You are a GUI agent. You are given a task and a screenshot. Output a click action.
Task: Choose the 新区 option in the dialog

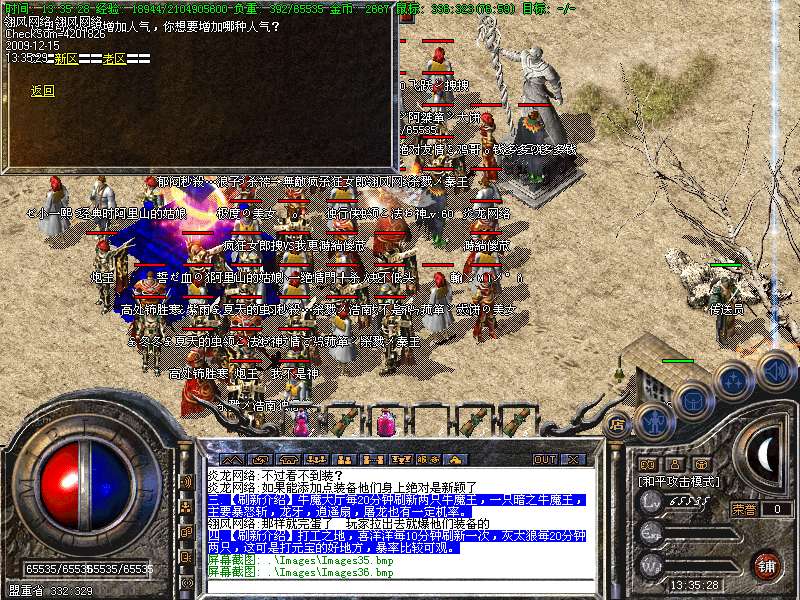coord(66,59)
